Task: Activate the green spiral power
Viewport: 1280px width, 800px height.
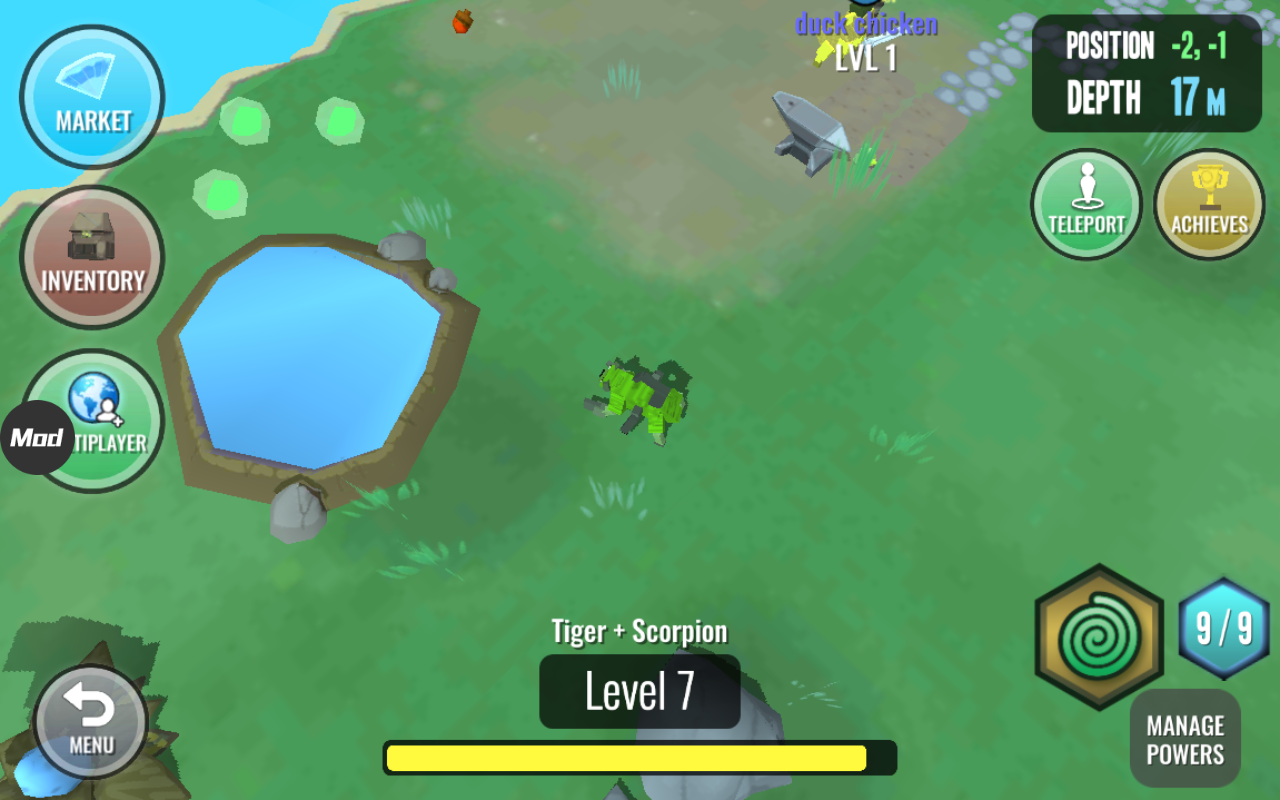Action: click(x=1099, y=637)
